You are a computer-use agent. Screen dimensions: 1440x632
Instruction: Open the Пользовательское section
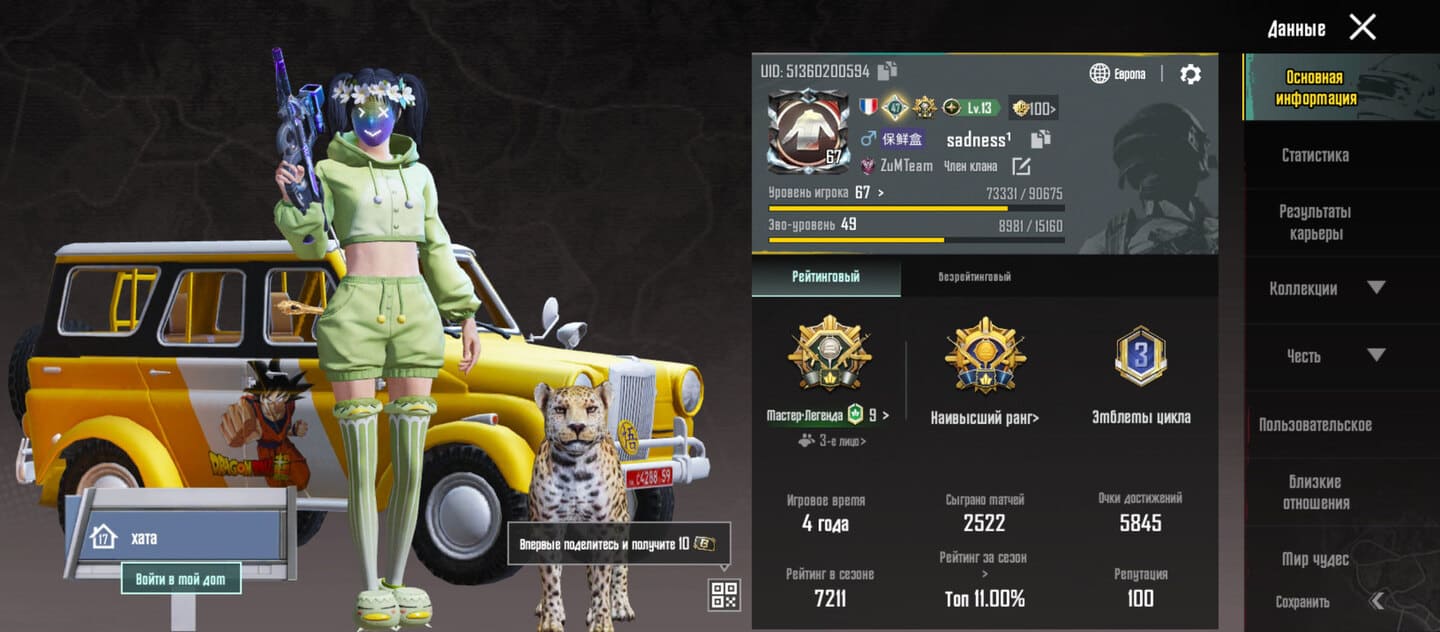tap(1315, 424)
